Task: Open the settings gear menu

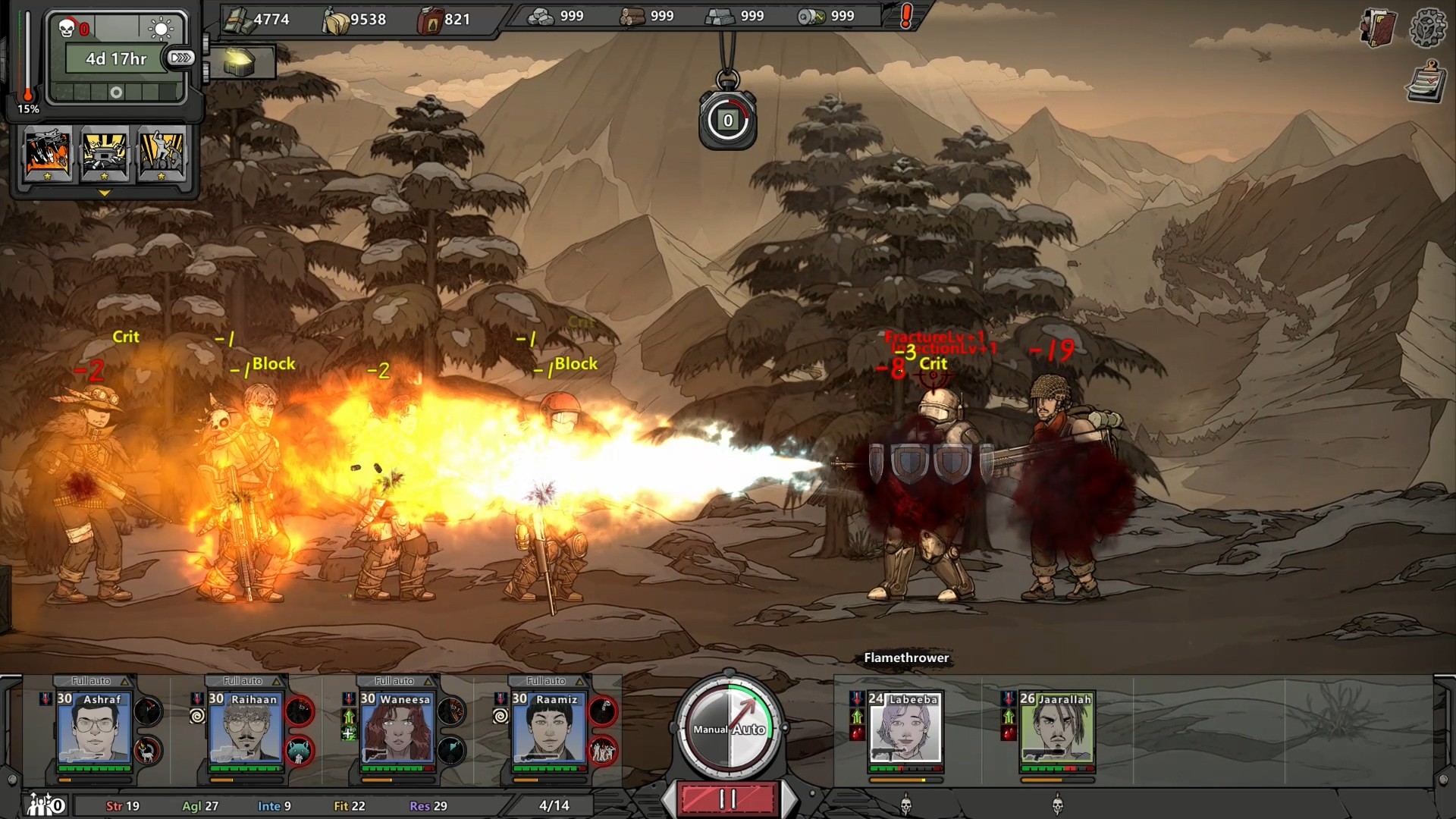Action: [1427, 29]
